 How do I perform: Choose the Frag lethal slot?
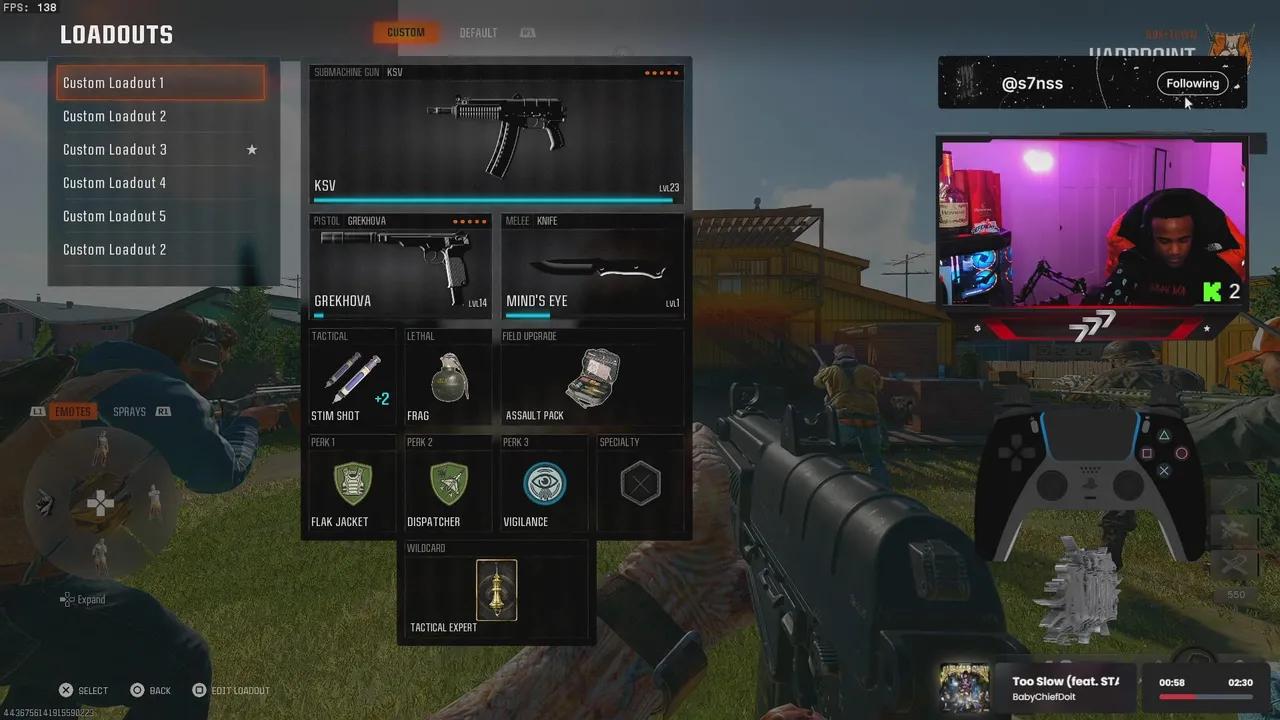[447, 379]
